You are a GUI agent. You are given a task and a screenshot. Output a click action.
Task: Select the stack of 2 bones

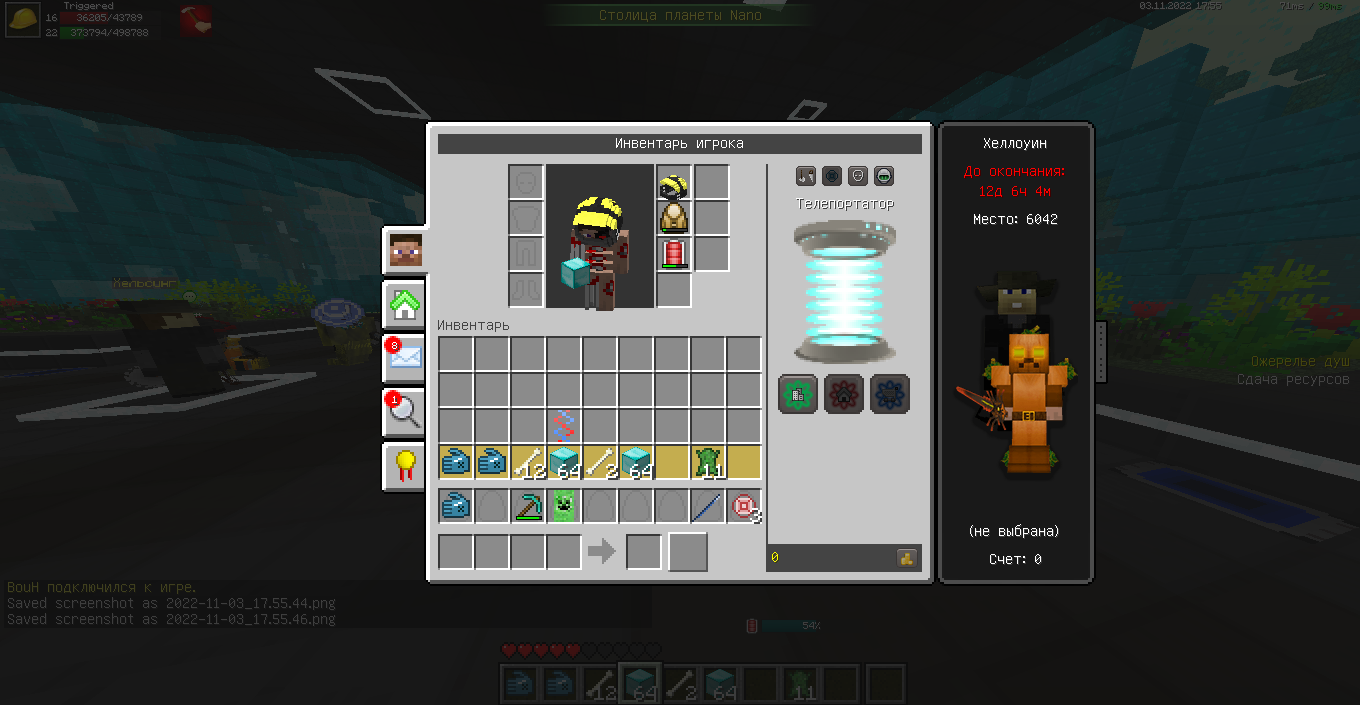600,463
